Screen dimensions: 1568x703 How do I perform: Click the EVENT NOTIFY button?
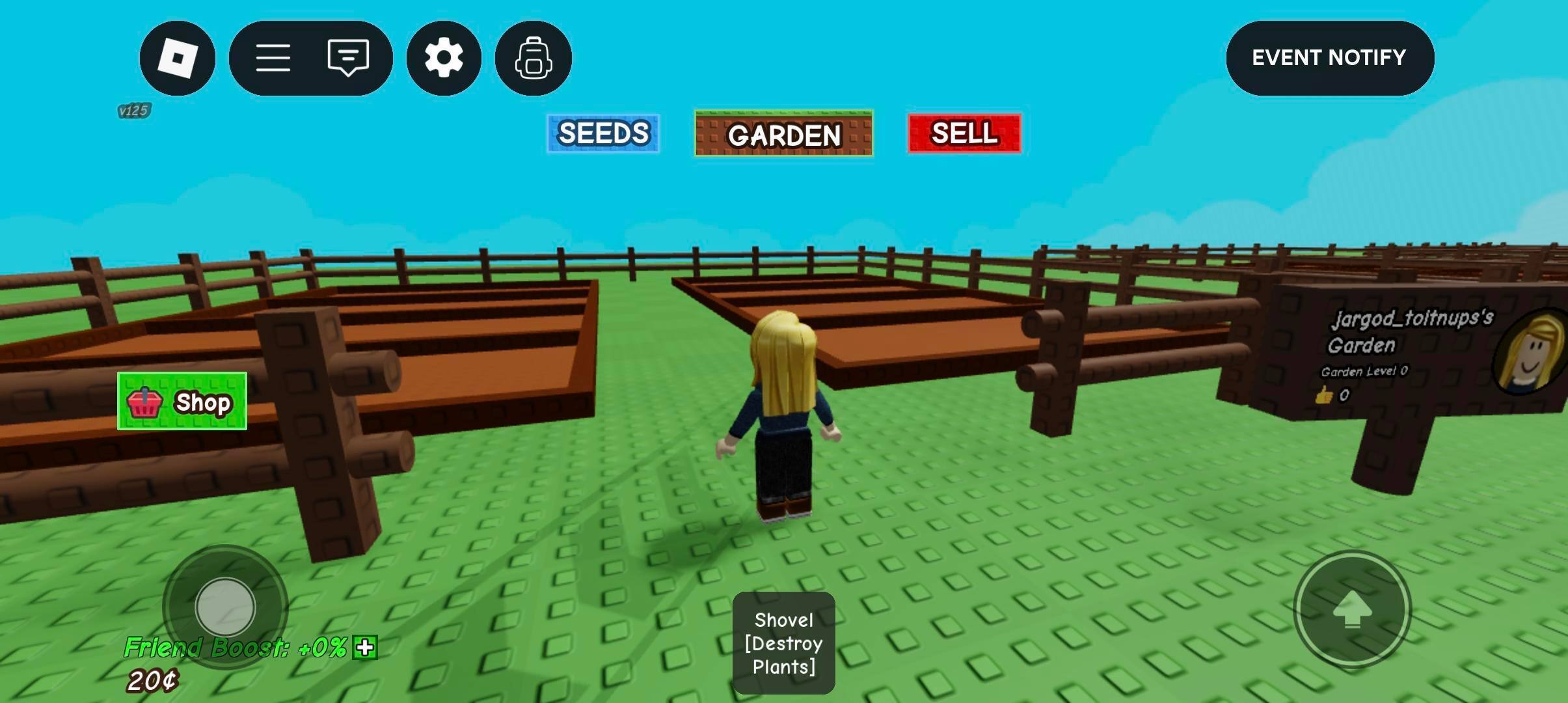pos(1329,58)
